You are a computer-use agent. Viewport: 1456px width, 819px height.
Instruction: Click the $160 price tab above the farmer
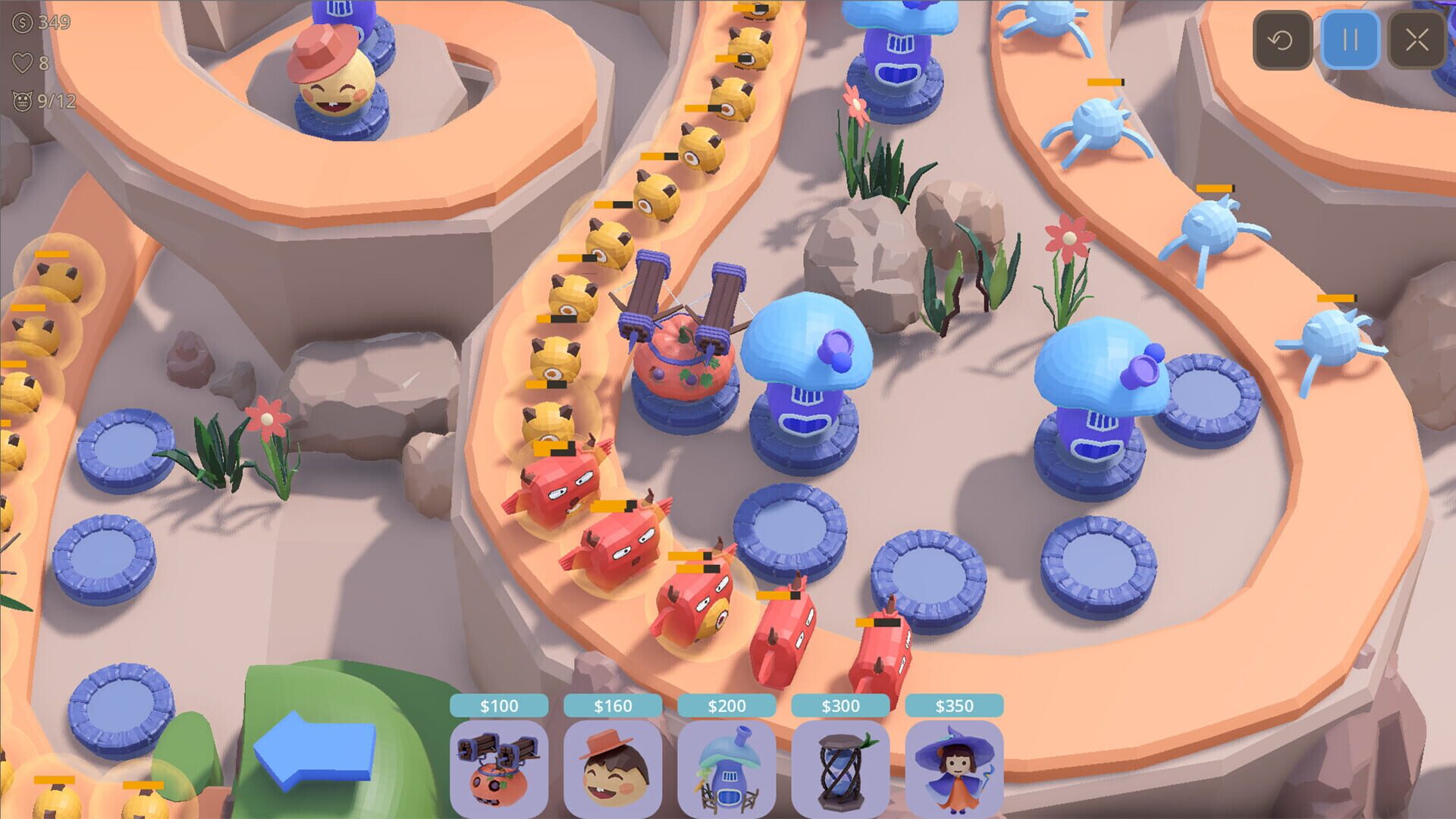pos(613,705)
